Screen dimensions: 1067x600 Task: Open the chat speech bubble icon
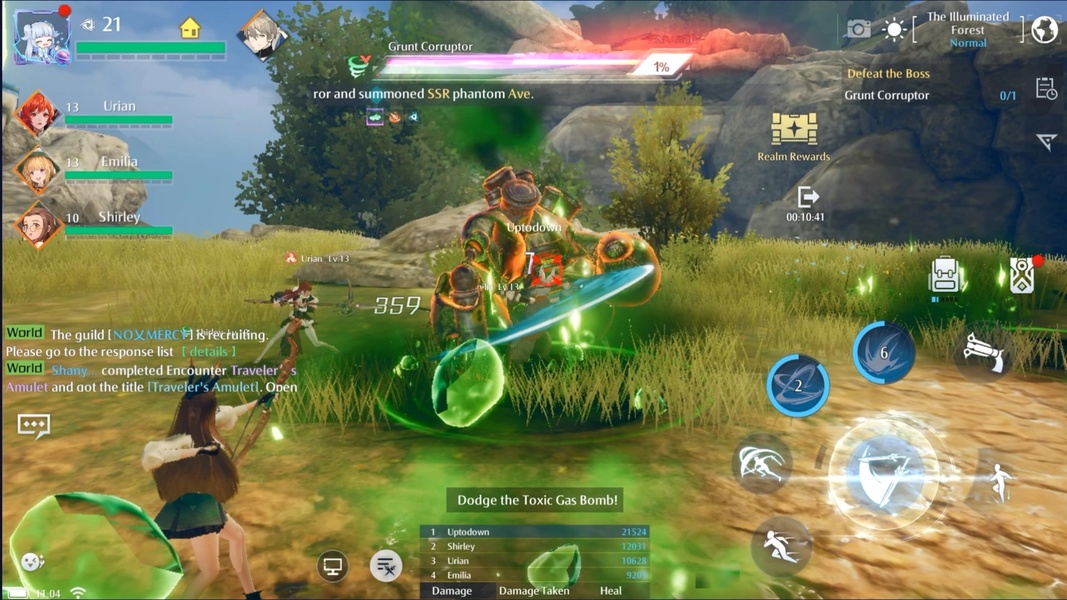coord(34,425)
